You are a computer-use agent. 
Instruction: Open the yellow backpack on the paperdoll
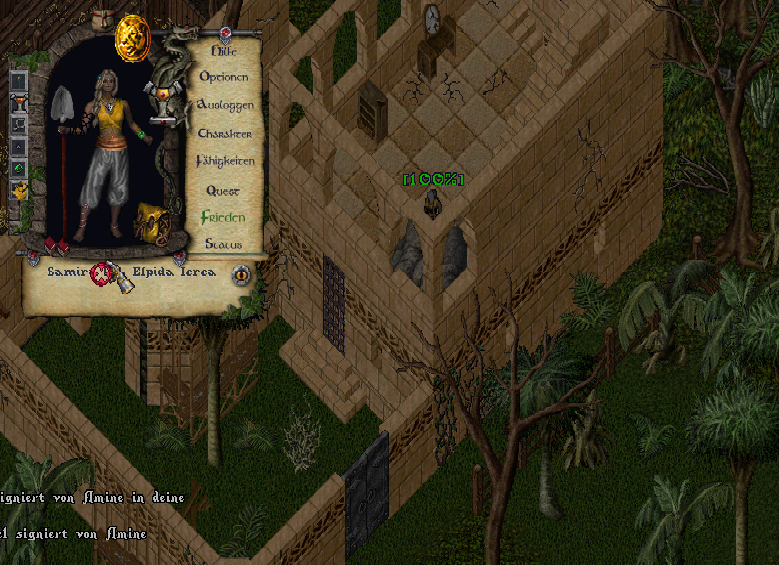pos(151,221)
